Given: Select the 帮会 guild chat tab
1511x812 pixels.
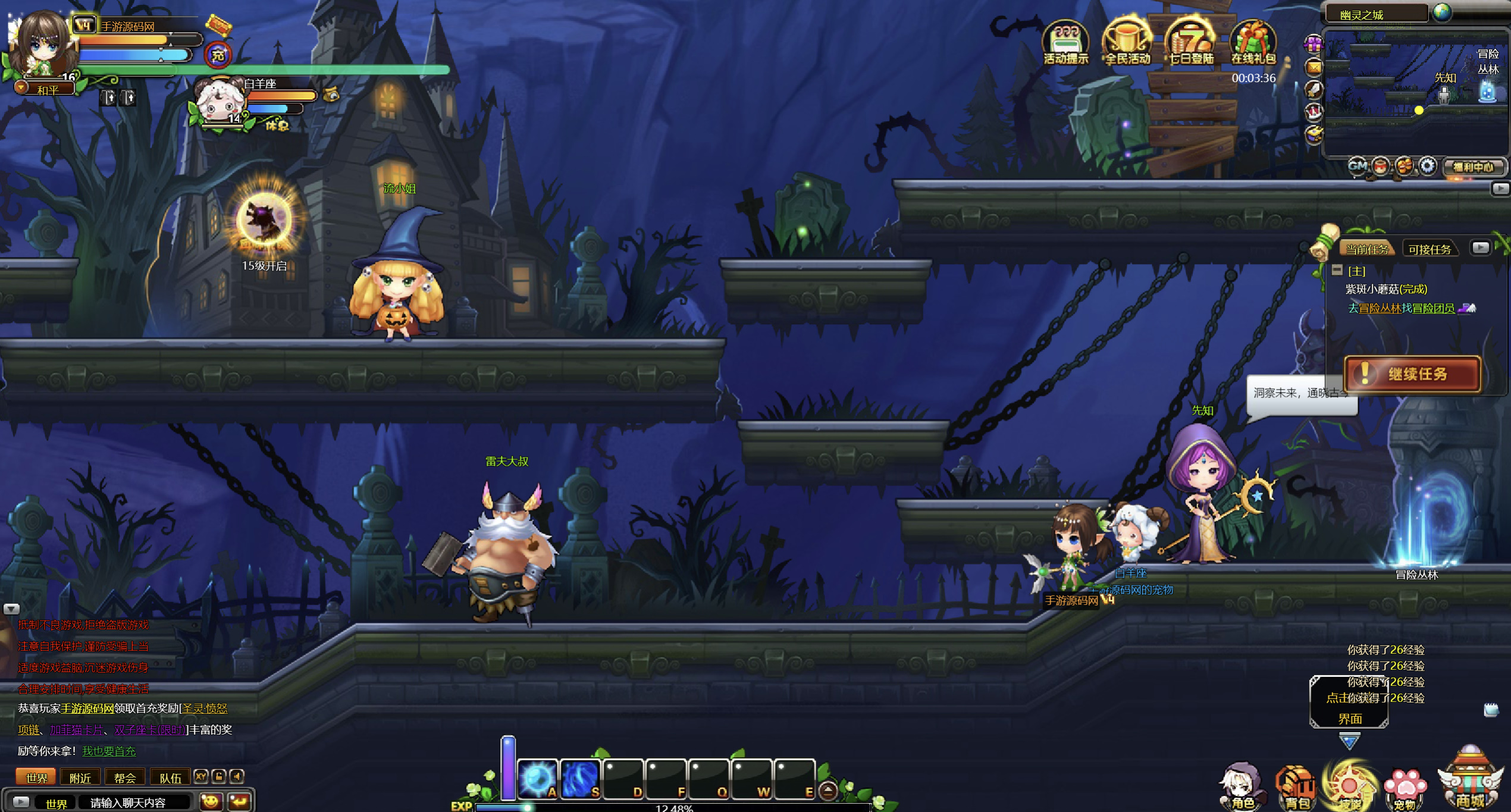Looking at the screenshot, I should [125, 777].
